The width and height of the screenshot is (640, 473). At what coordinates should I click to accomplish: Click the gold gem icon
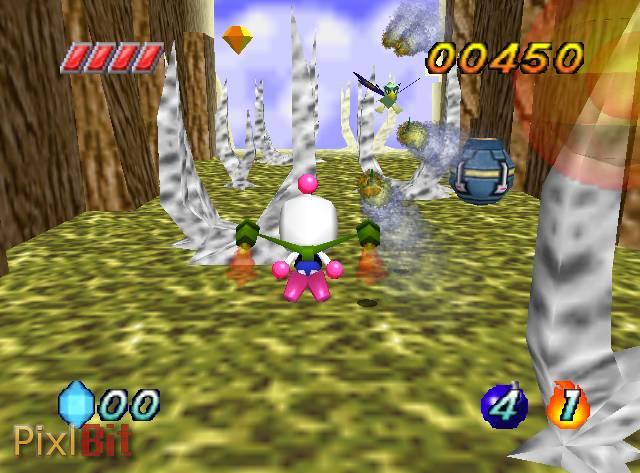(237, 39)
